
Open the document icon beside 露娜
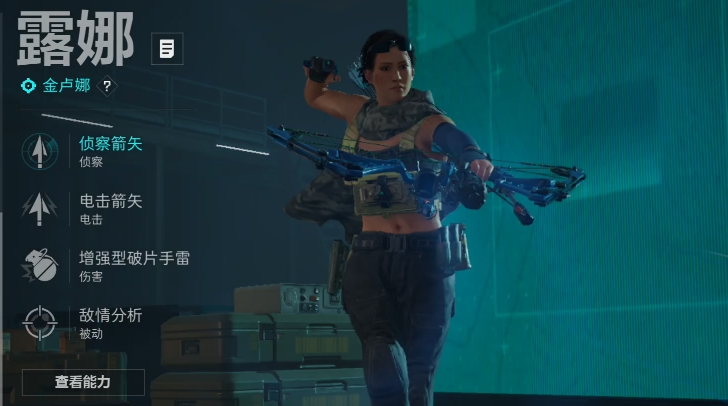[167, 47]
